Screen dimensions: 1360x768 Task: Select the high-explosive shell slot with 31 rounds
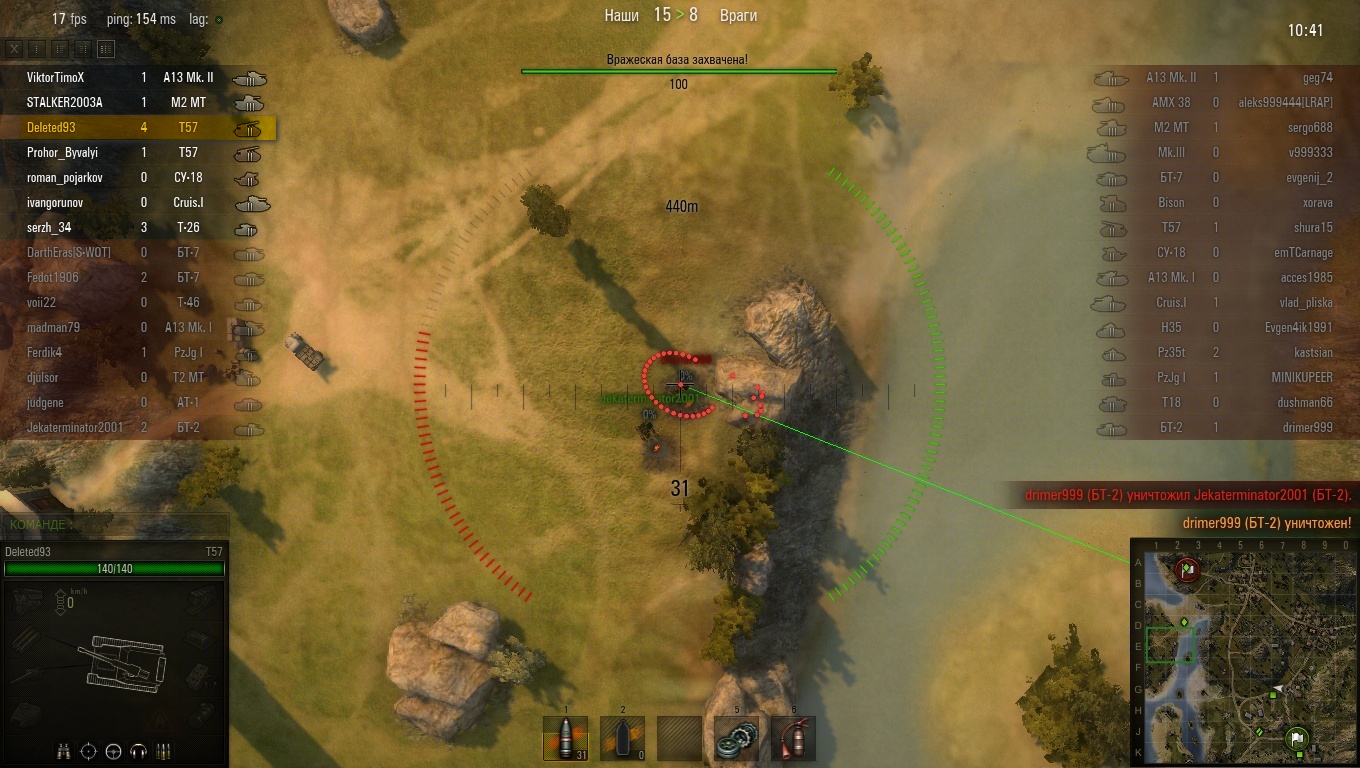click(x=565, y=739)
